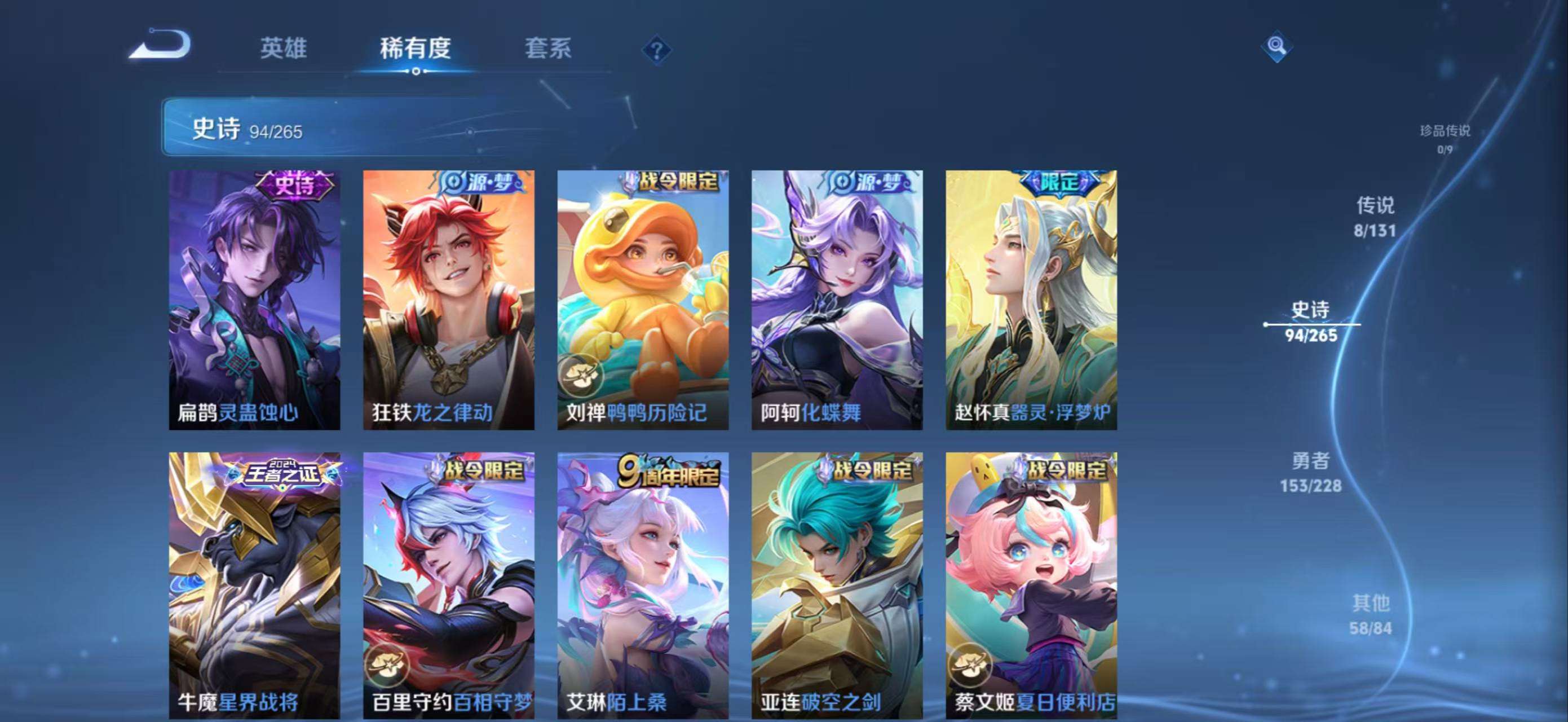Viewport: 1568px width, 722px height.
Task: Choose the 扁鹊 灵蛊蚀心 skin card
Action: pyautogui.click(x=254, y=300)
